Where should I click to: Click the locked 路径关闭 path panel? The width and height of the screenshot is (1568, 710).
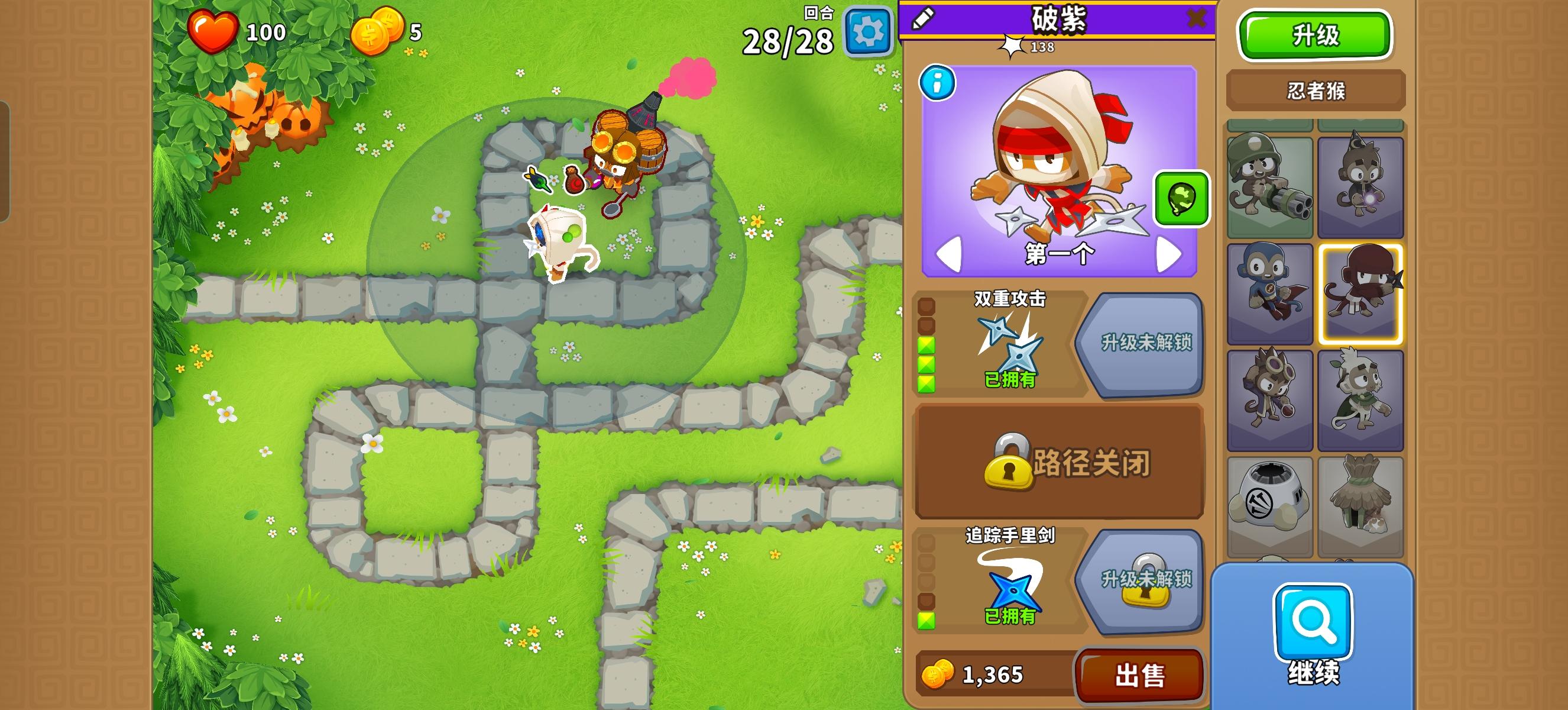point(1059,463)
